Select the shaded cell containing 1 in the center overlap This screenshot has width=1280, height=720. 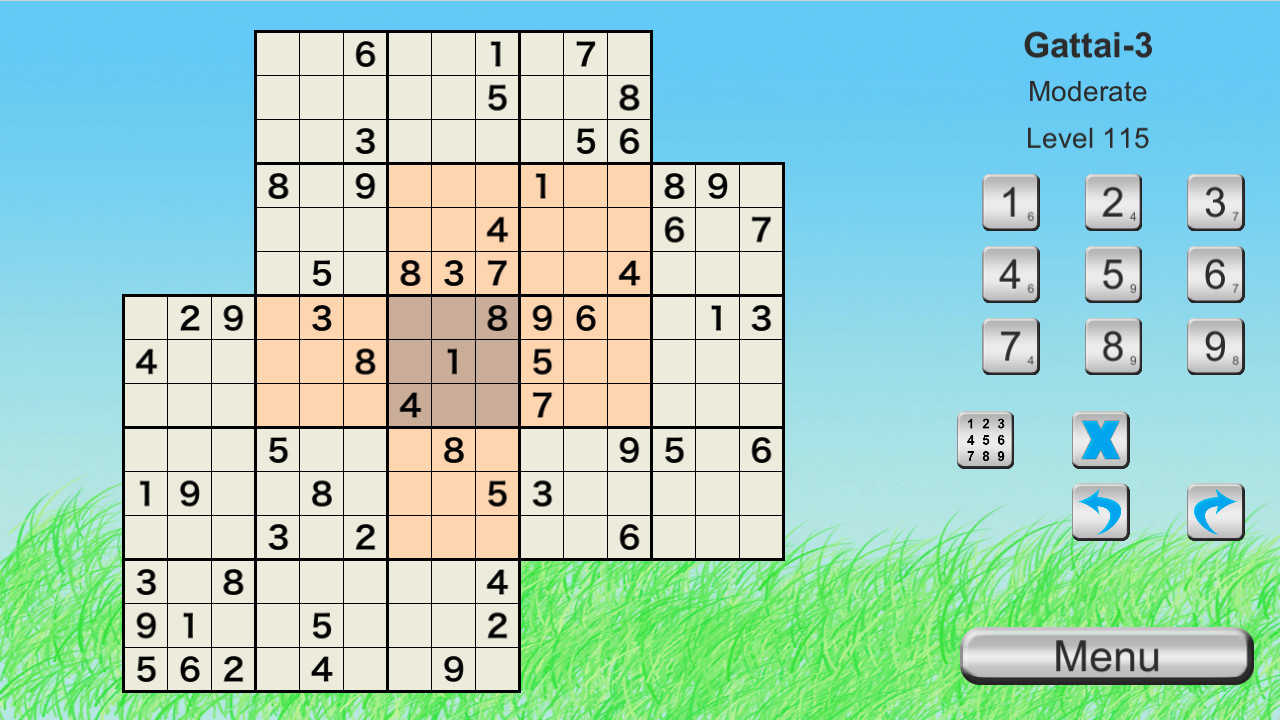(453, 363)
